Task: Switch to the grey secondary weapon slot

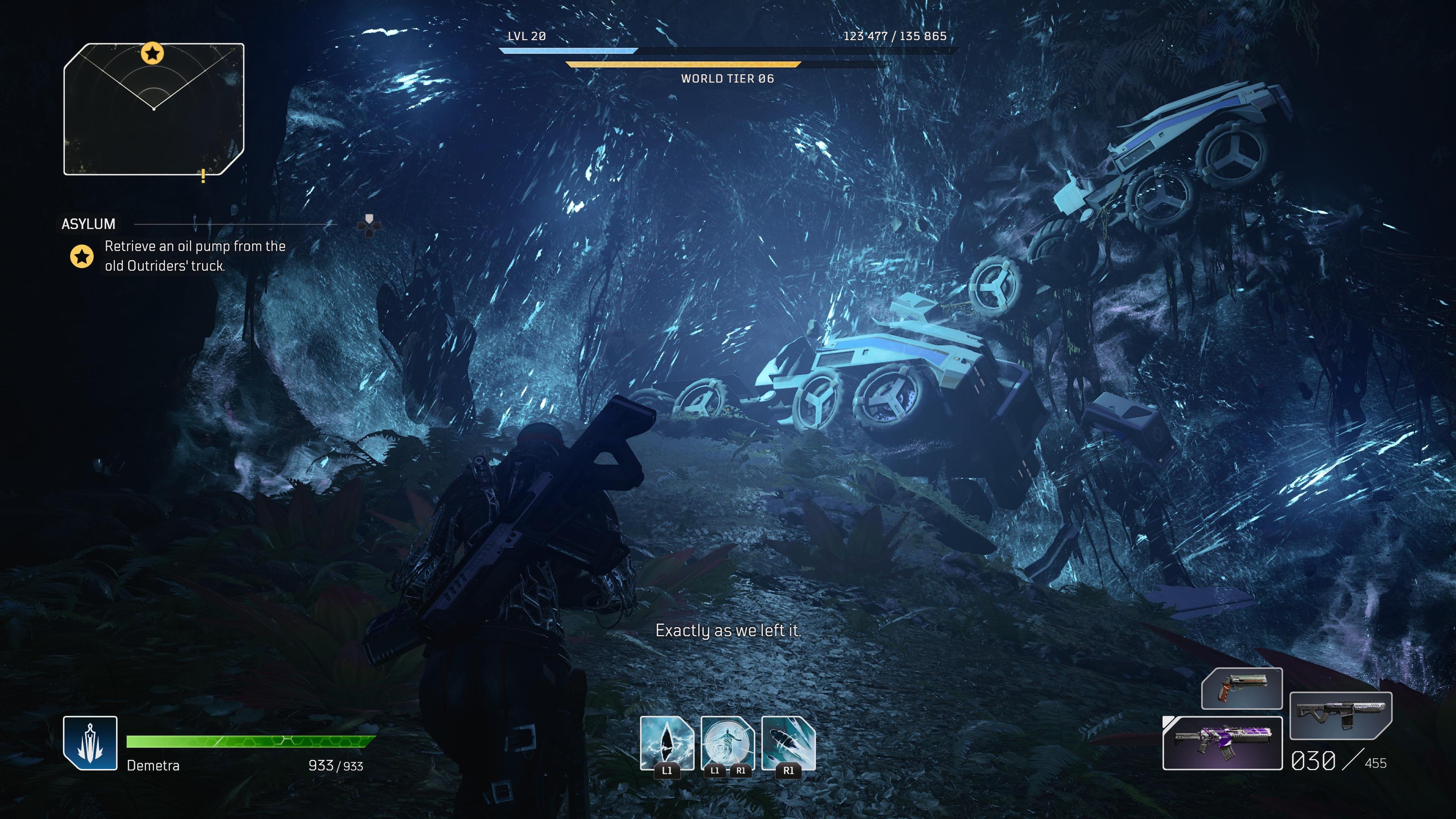Action: pyautogui.click(x=1341, y=715)
